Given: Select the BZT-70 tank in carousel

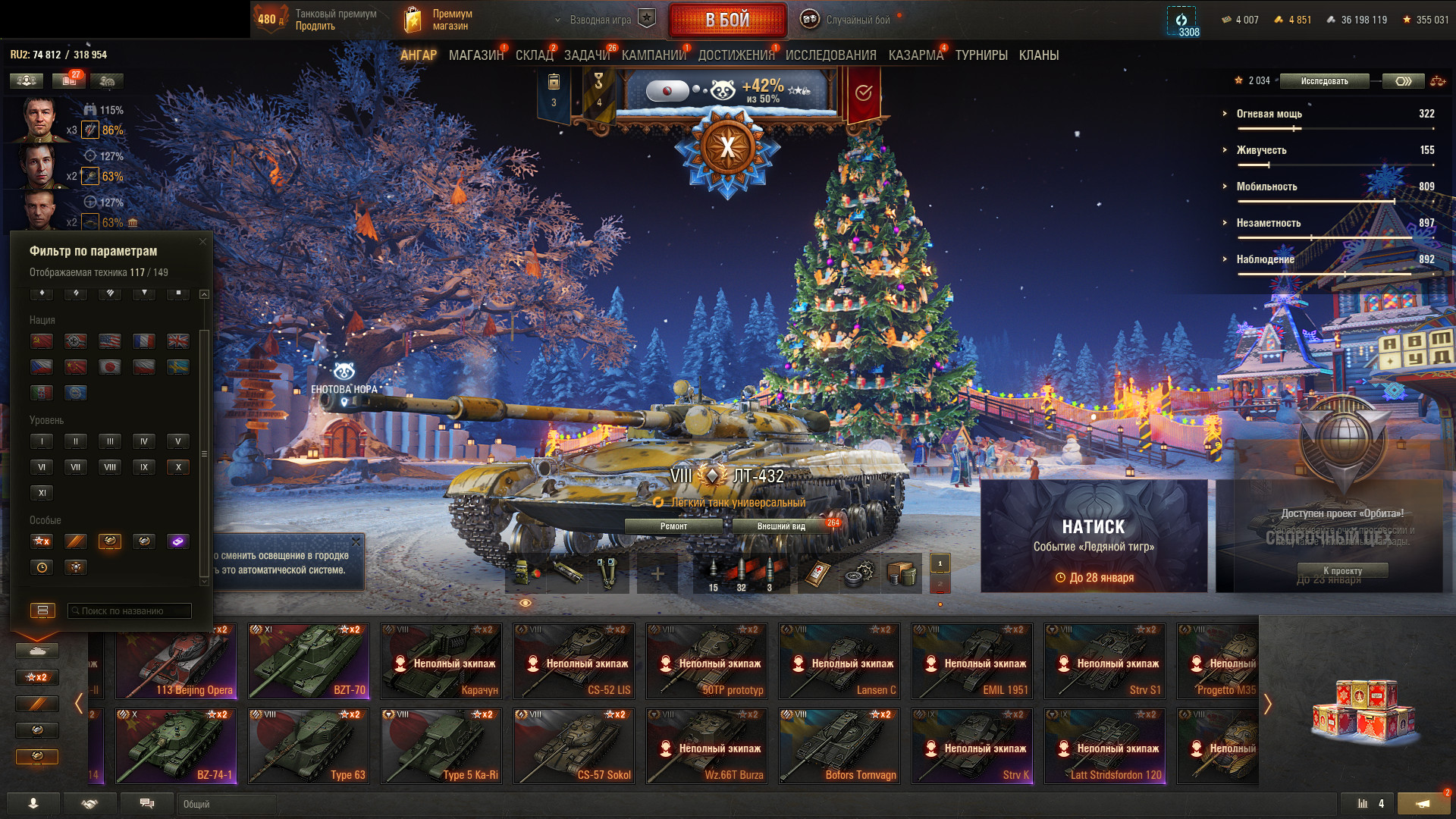Looking at the screenshot, I should [x=309, y=661].
